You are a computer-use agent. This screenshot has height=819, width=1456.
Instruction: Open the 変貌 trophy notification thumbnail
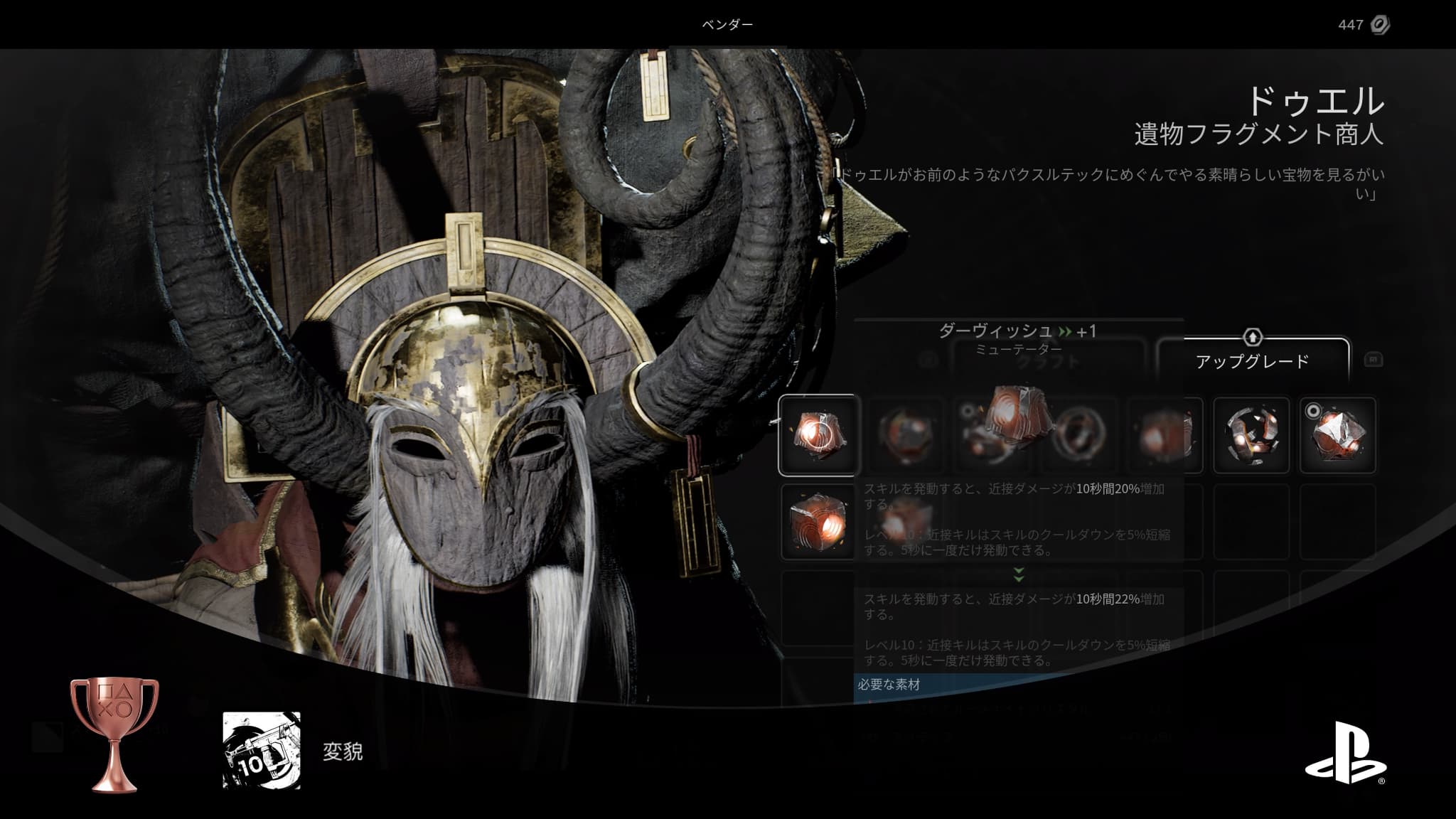(262, 750)
